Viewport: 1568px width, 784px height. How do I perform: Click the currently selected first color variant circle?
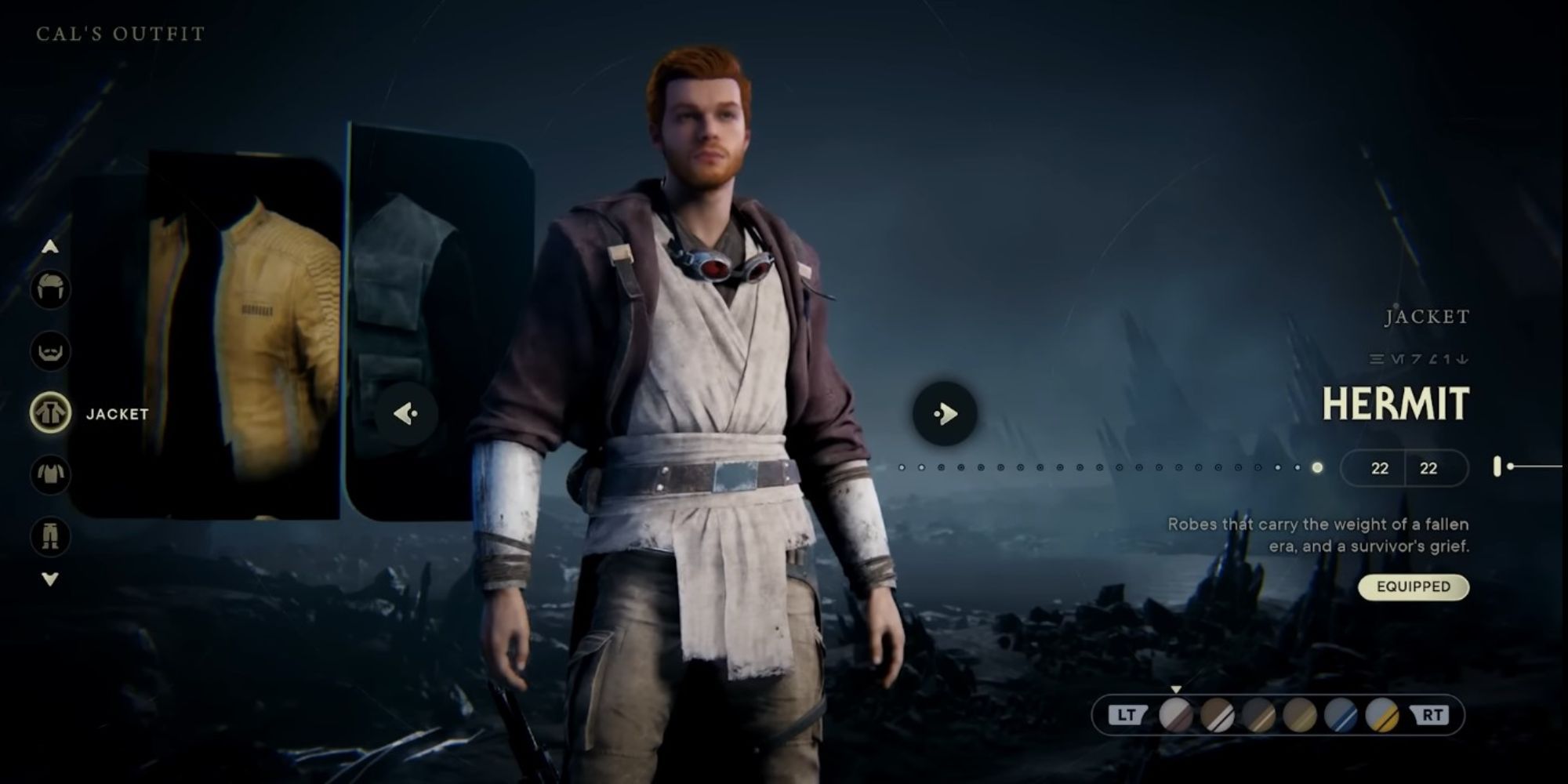[1176, 714]
